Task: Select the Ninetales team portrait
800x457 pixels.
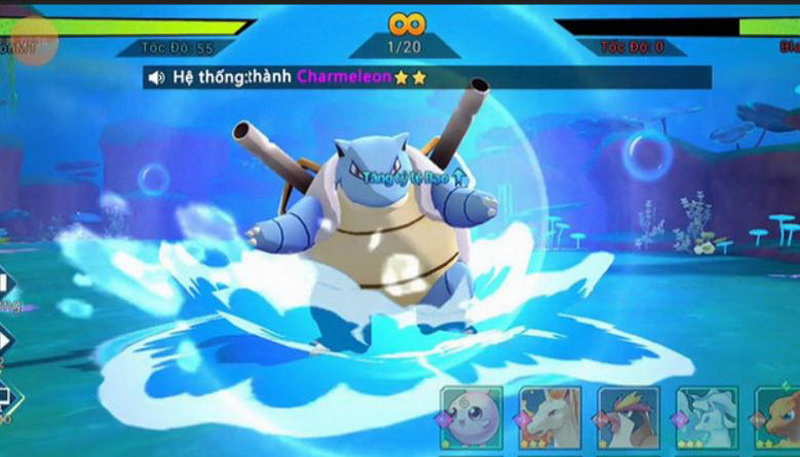Action: click(x=706, y=416)
